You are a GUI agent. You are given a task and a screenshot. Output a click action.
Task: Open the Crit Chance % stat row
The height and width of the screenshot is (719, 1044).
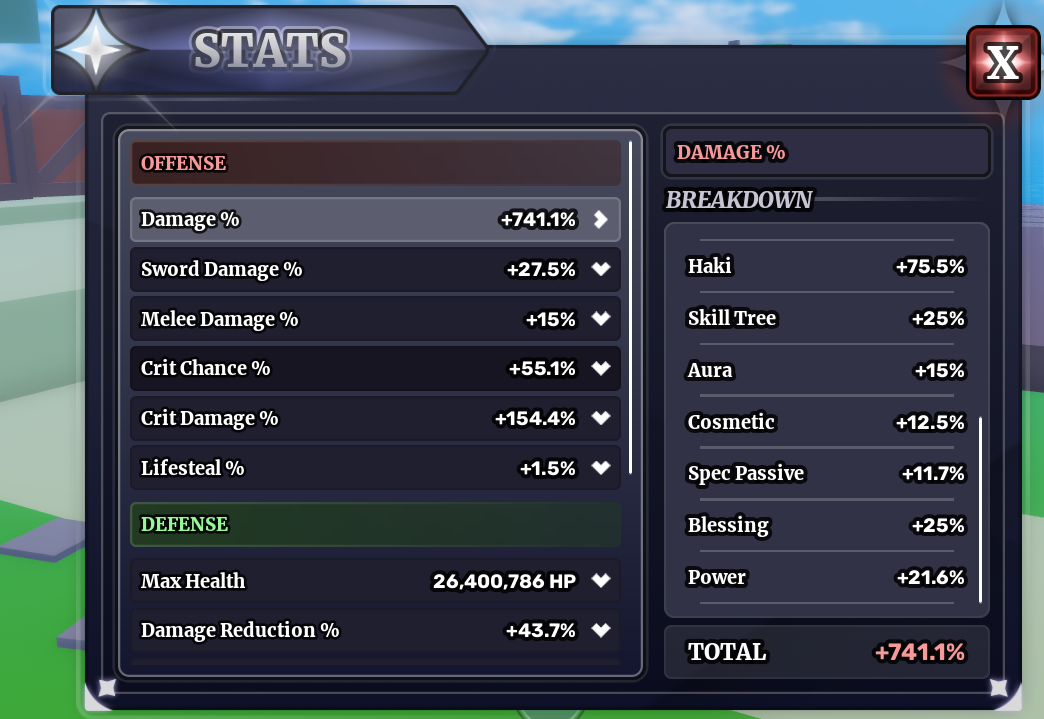375,368
